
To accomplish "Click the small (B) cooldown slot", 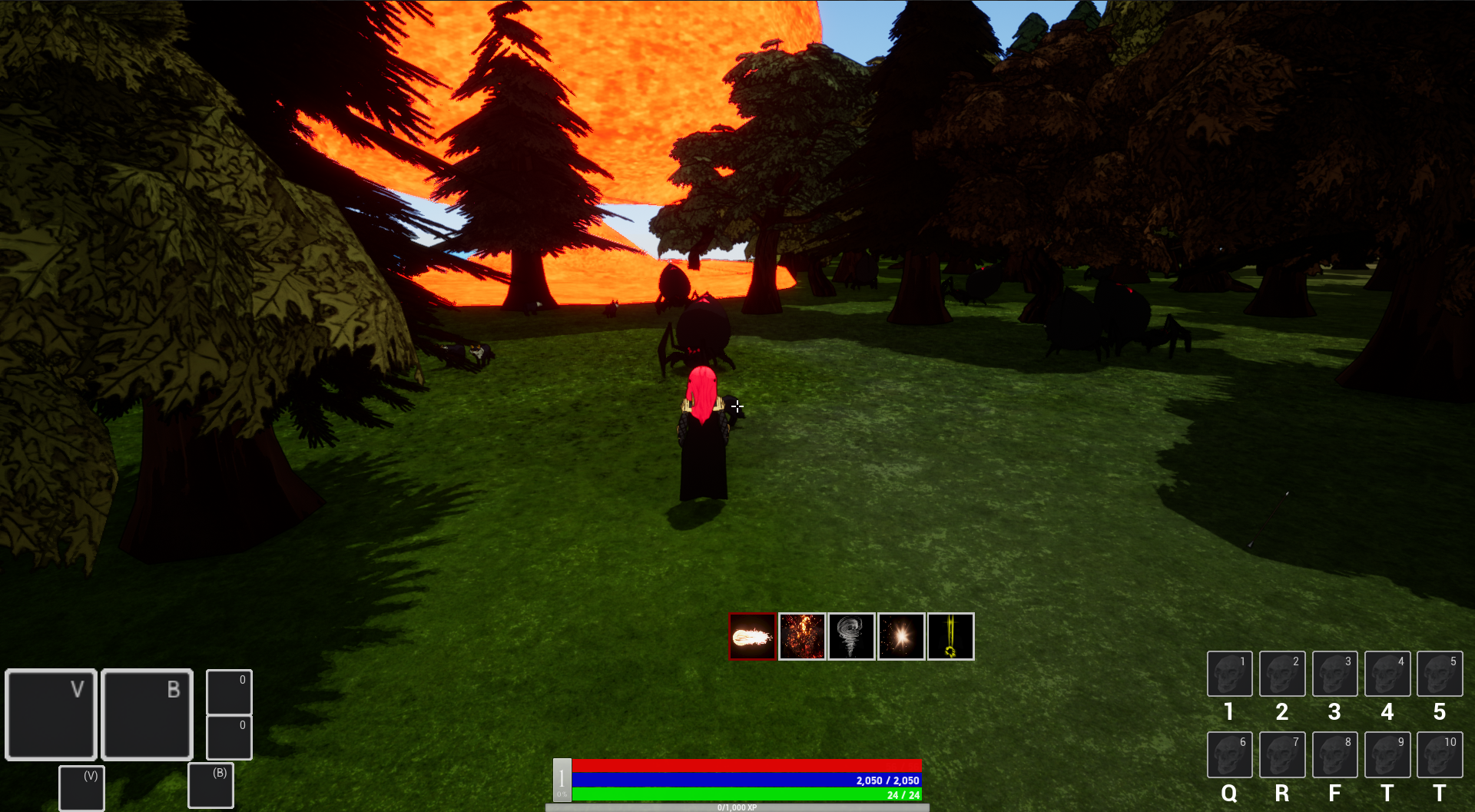I will coord(210,785).
